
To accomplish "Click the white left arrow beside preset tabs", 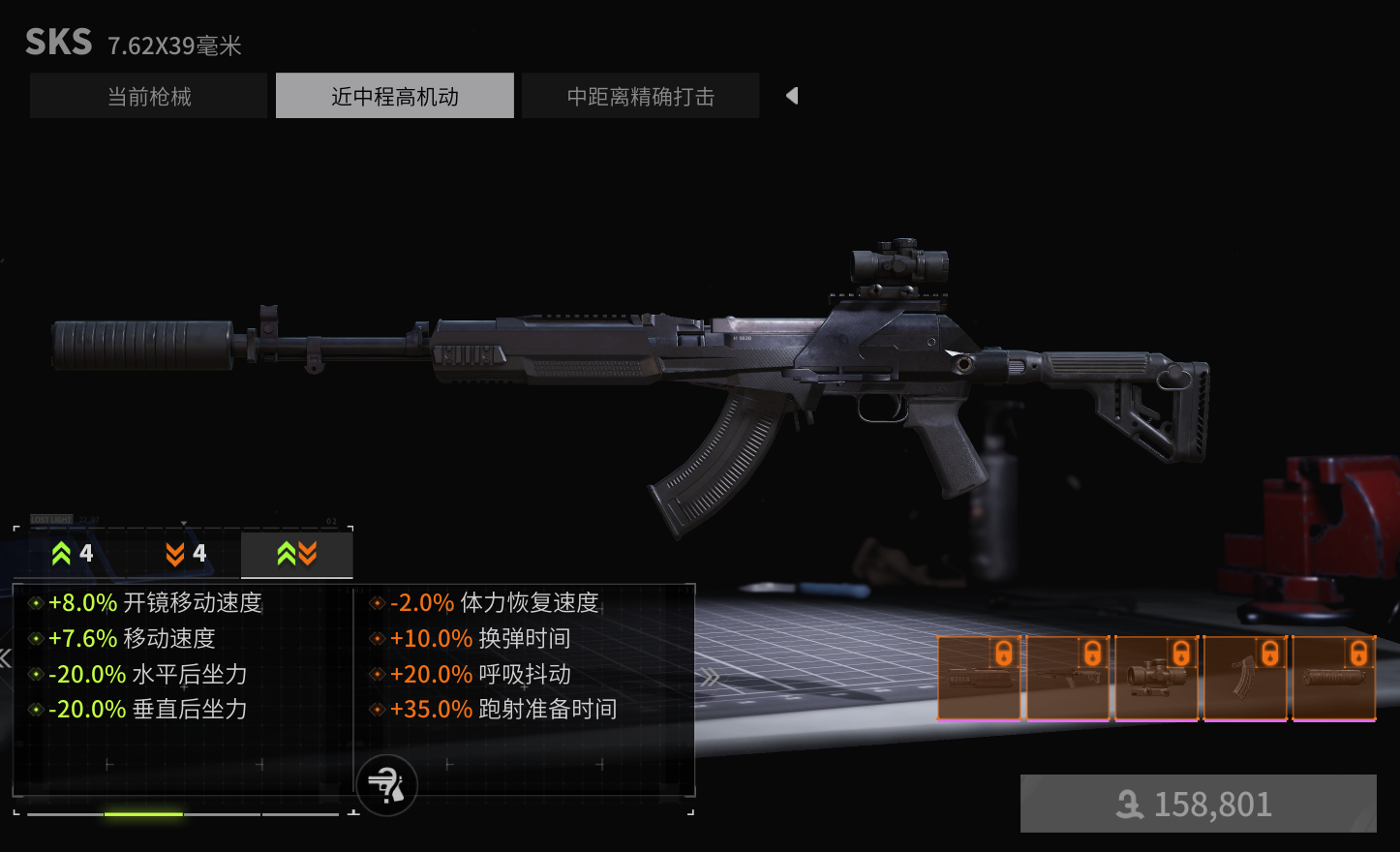I will click(x=792, y=96).
